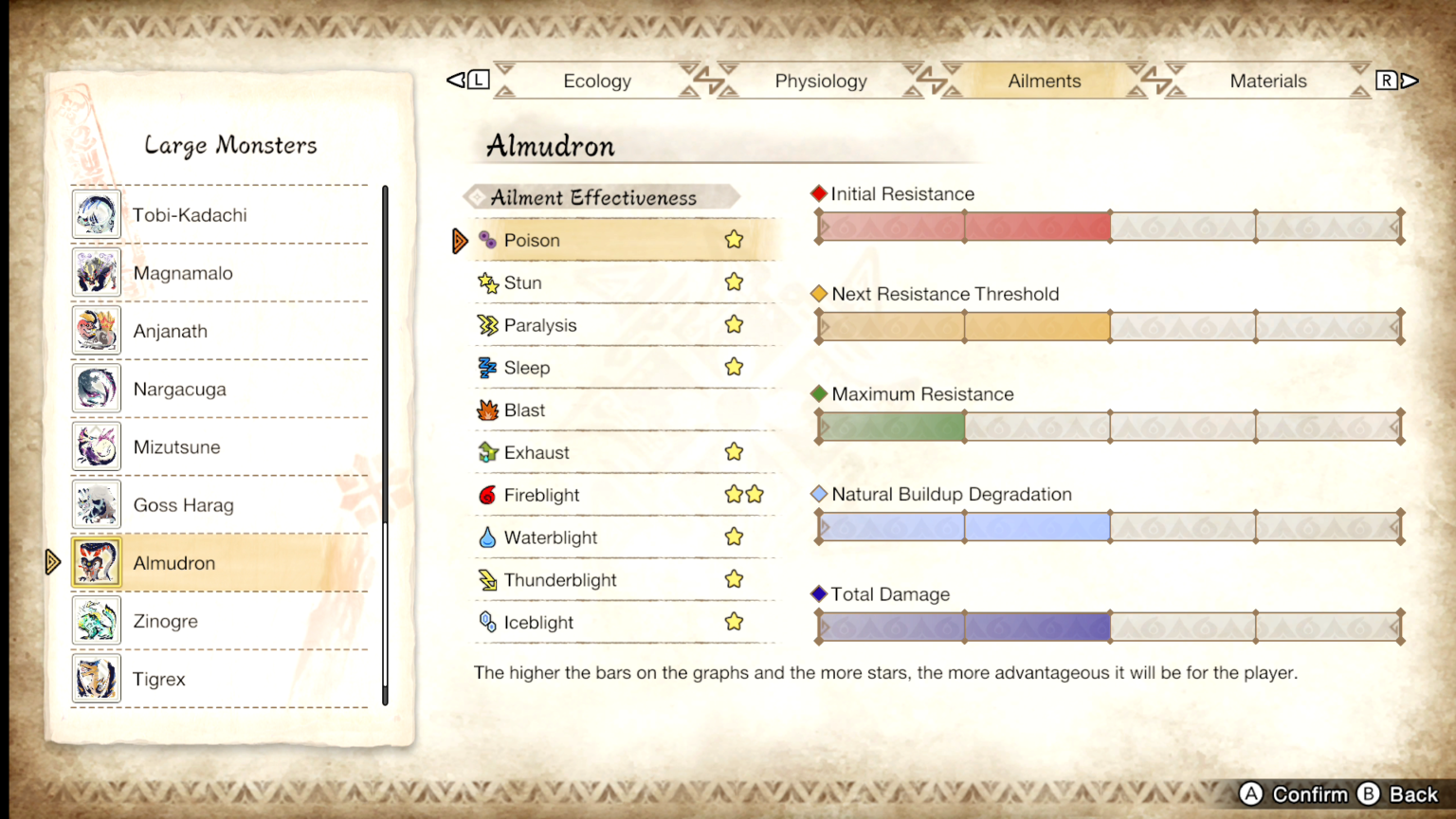Click the Sleep ailment icon
Screen dimensions: 1456x819
[487, 368]
